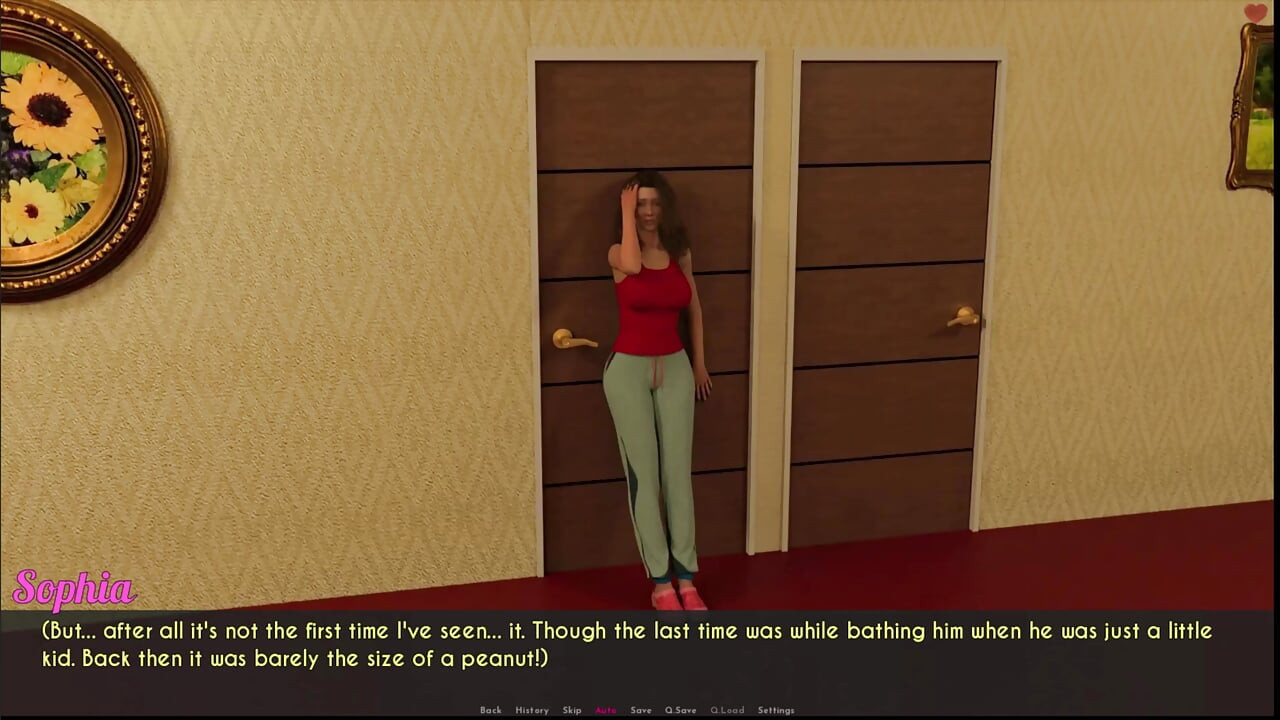Select History from the bottom menu
The height and width of the screenshot is (720, 1280).
pos(532,709)
